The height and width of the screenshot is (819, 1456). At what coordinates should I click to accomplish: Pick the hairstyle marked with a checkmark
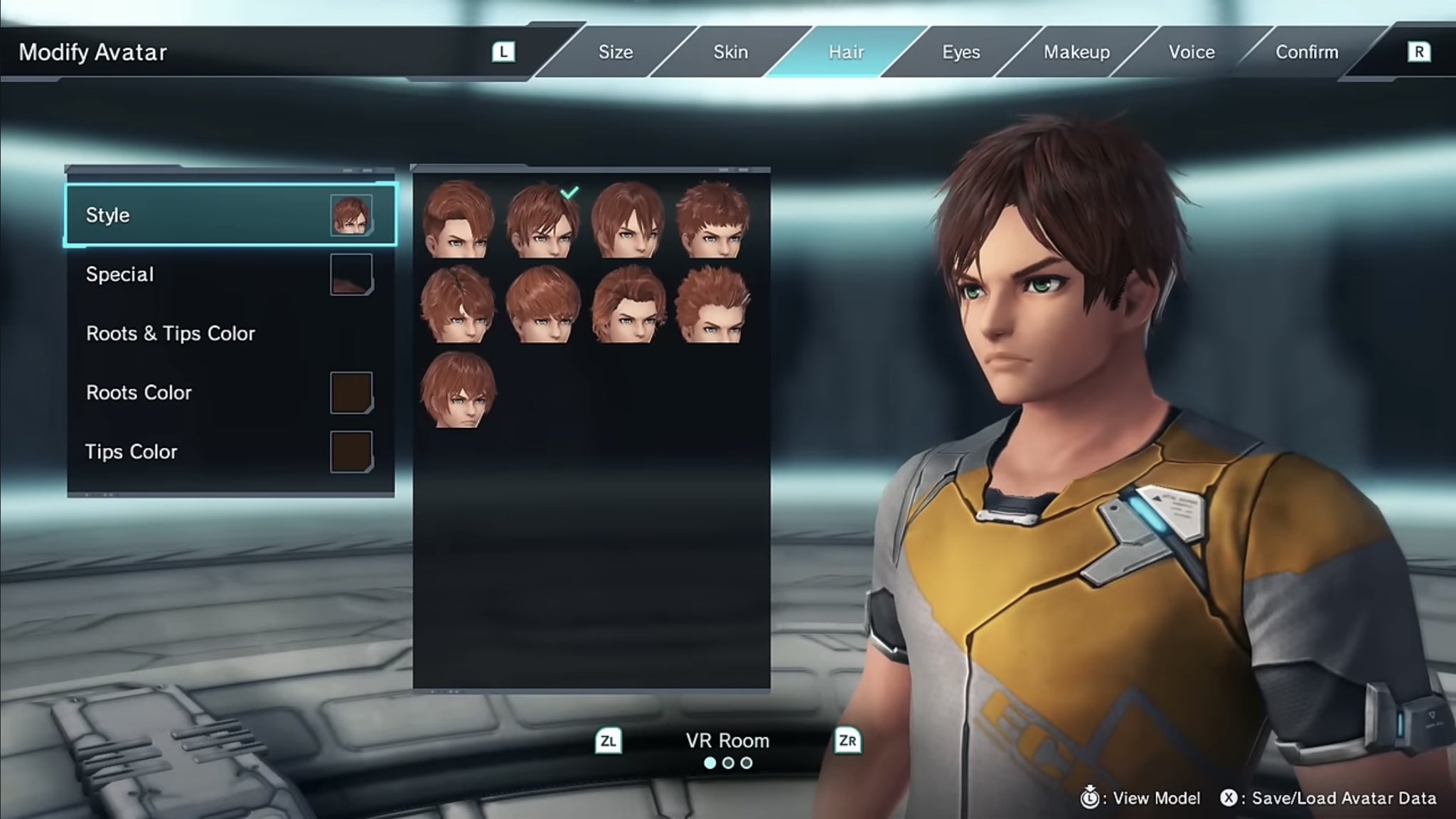tap(542, 220)
